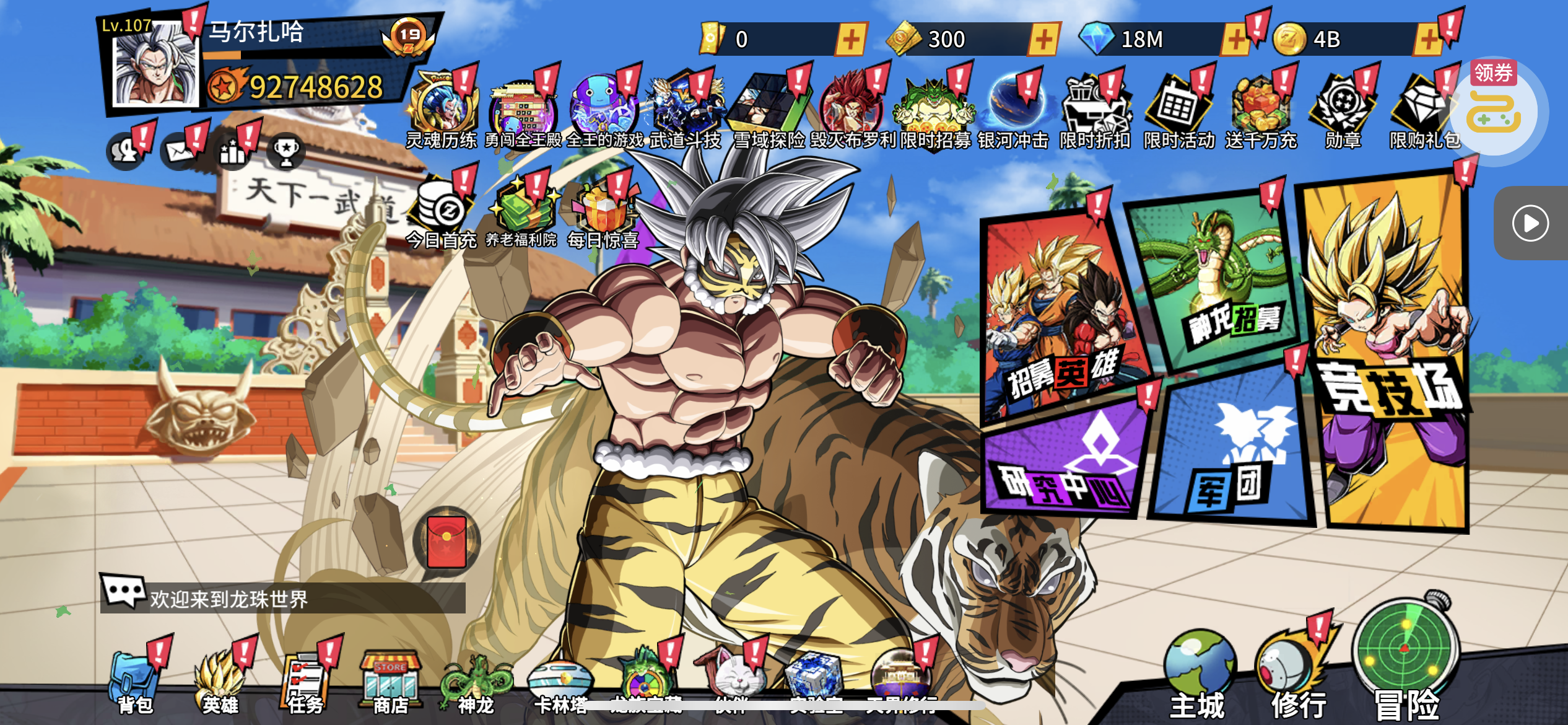Open the 军团 legion panel
The height and width of the screenshot is (725, 1568).
pyautogui.click(x=1232, y=452)
